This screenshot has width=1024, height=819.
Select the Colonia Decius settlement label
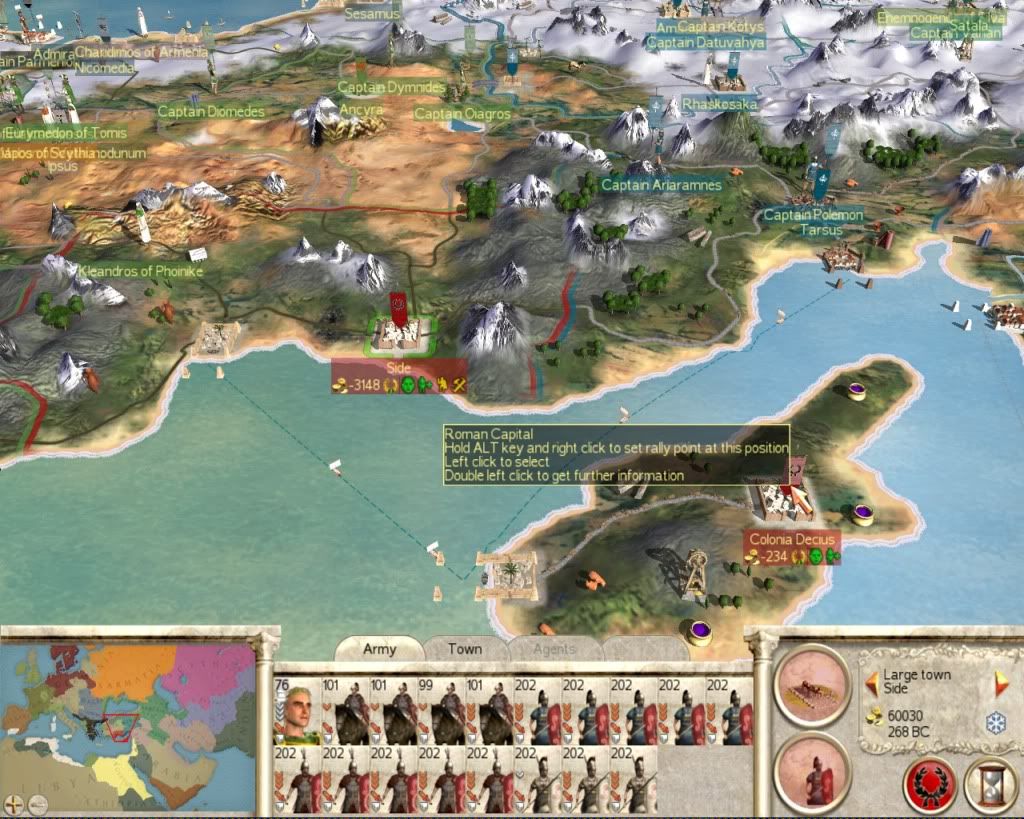click(789, 539)
